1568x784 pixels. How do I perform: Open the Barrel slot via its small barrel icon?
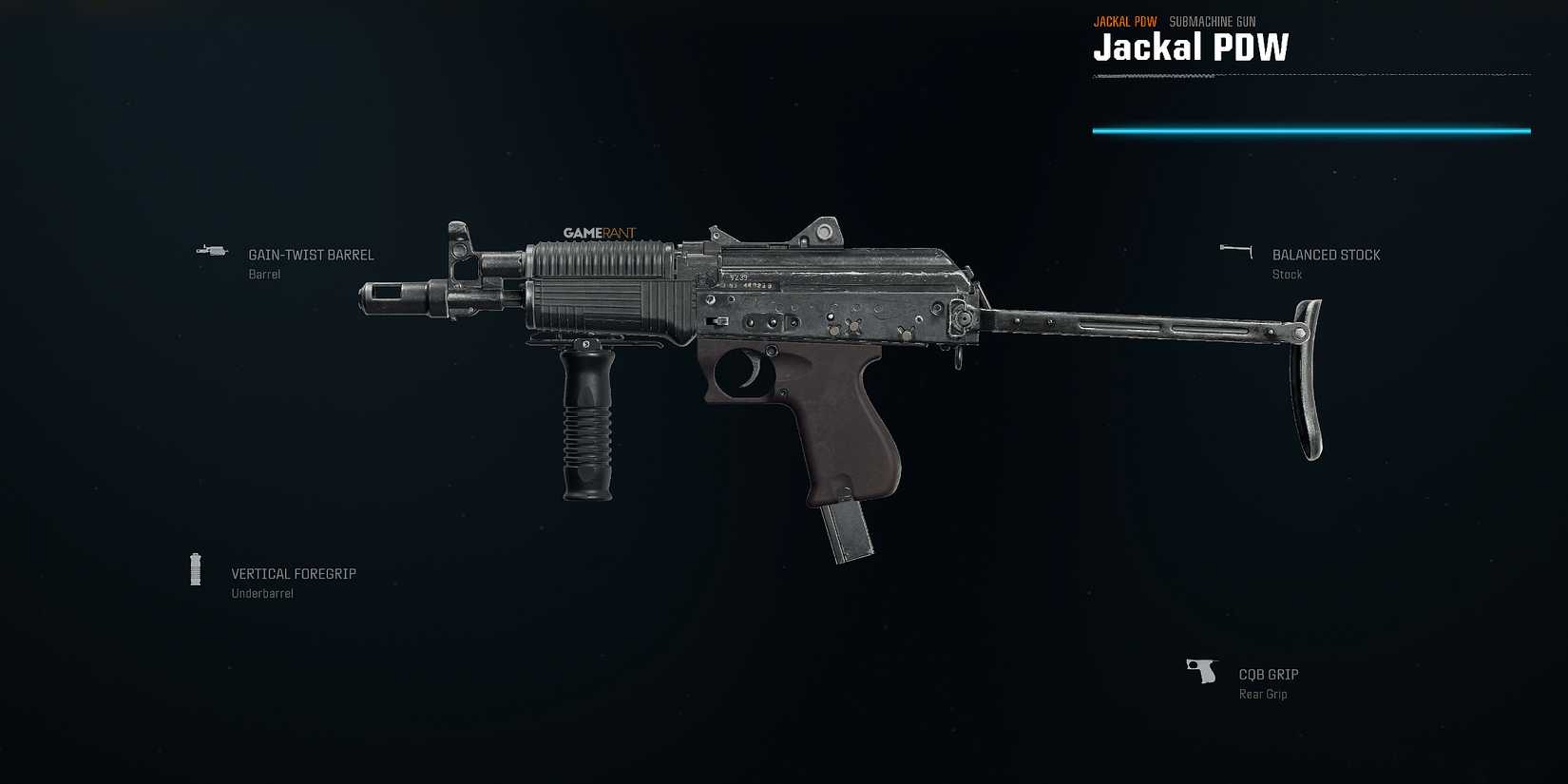click(211, 250)
